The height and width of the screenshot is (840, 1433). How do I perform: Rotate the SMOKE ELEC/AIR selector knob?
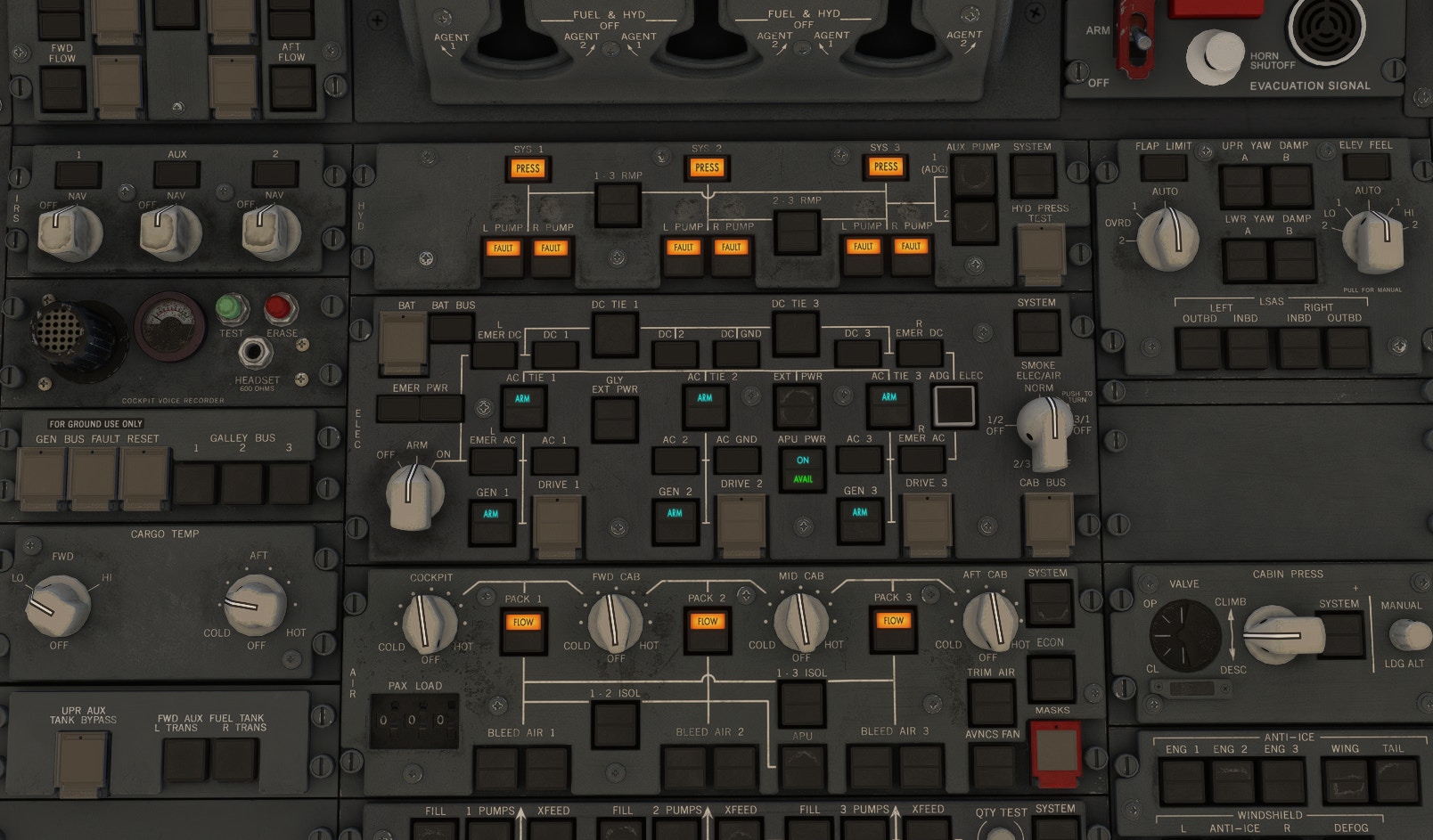tap(1044, 431)
